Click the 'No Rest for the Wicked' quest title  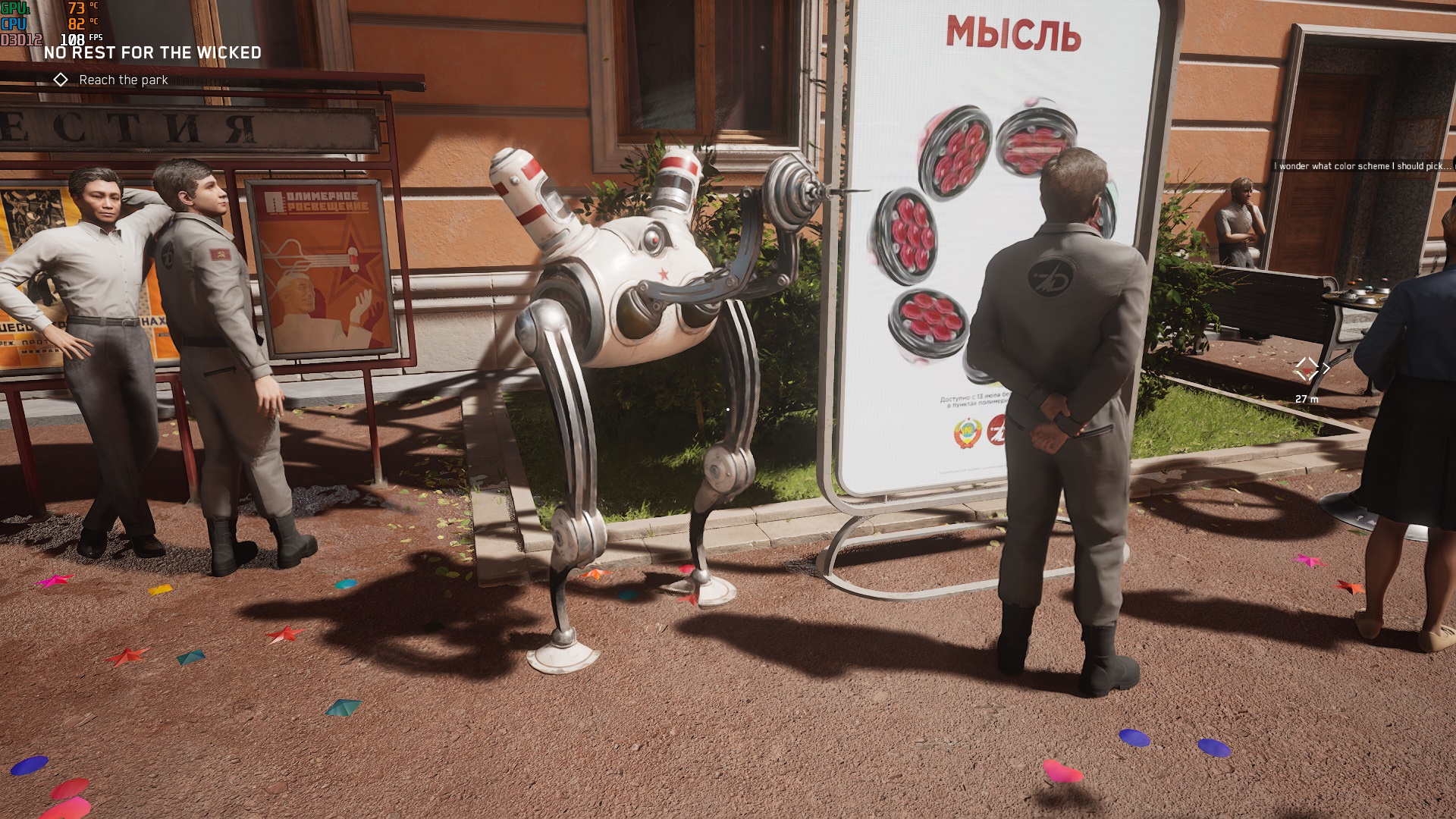click(152, 53)
